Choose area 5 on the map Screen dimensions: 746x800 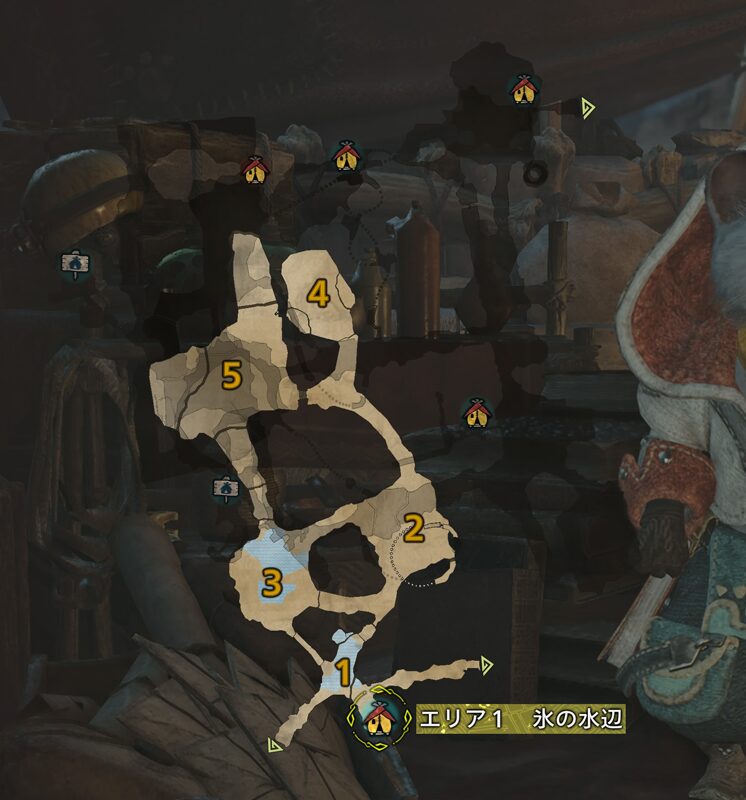[x=231, y=375]
